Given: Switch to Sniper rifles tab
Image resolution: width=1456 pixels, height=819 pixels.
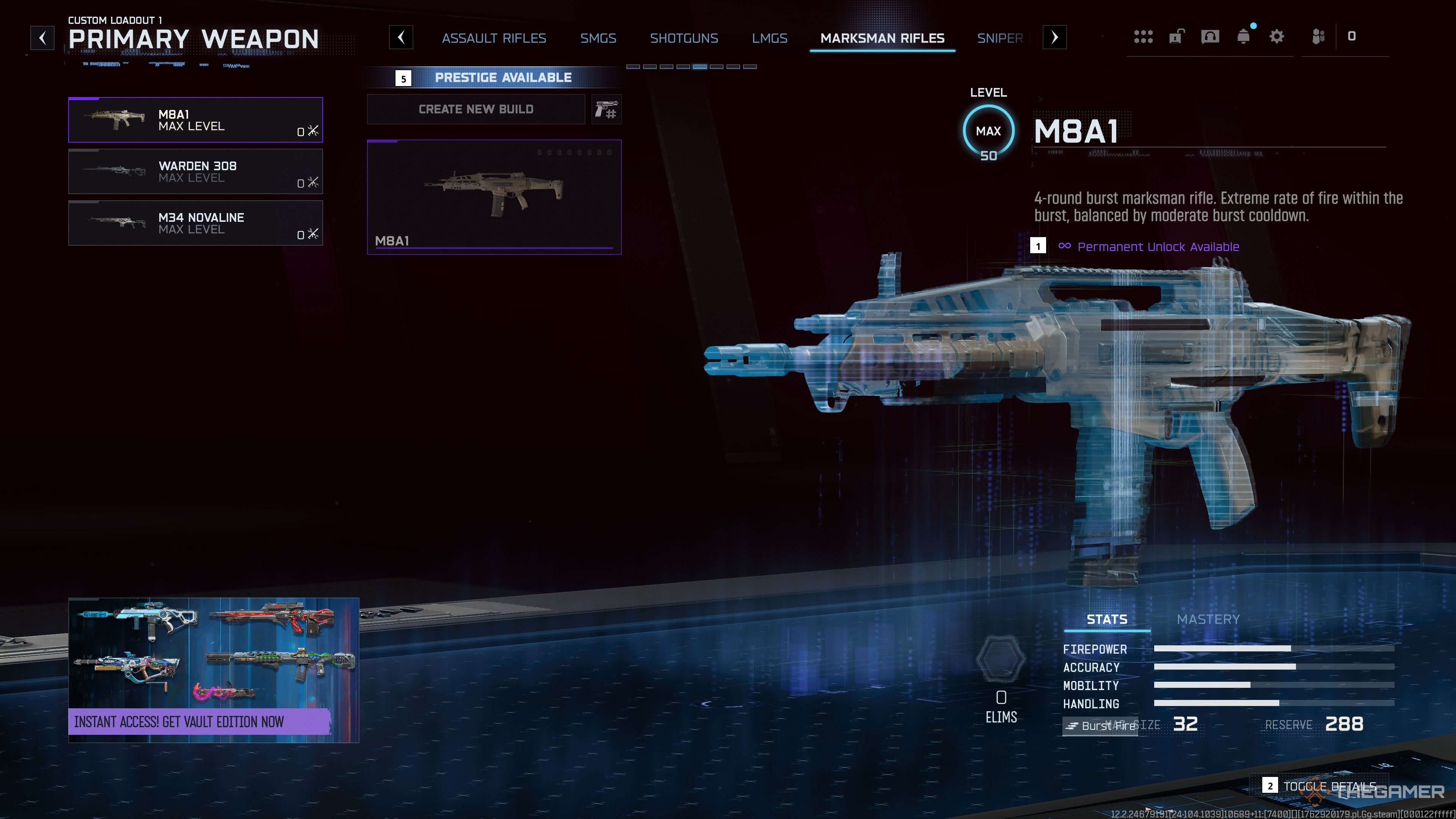Looking at the screenshot, I should click(1000, 38).
